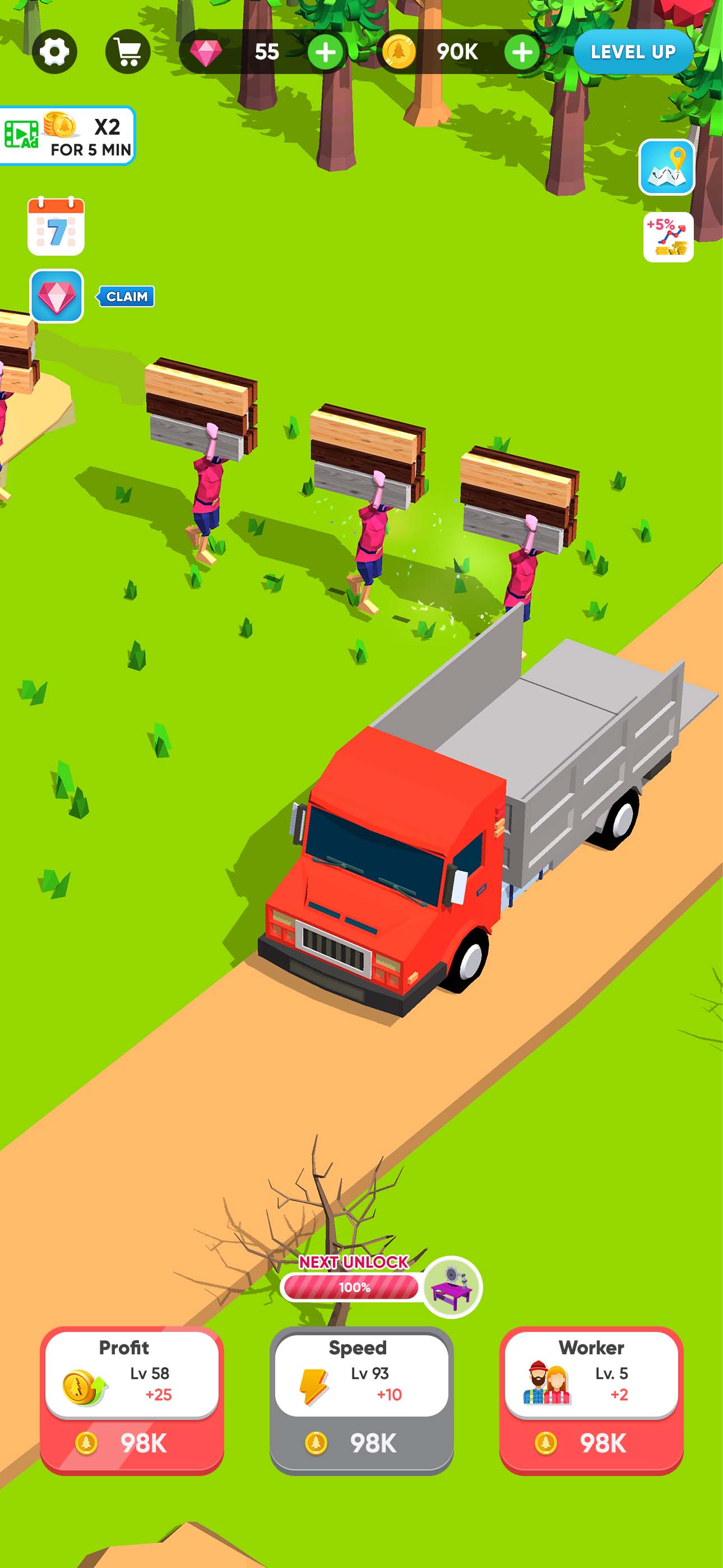This screenshot has height=1568, width=723.
Task: Add more coins with the plus button
Action: coord(522,52)
